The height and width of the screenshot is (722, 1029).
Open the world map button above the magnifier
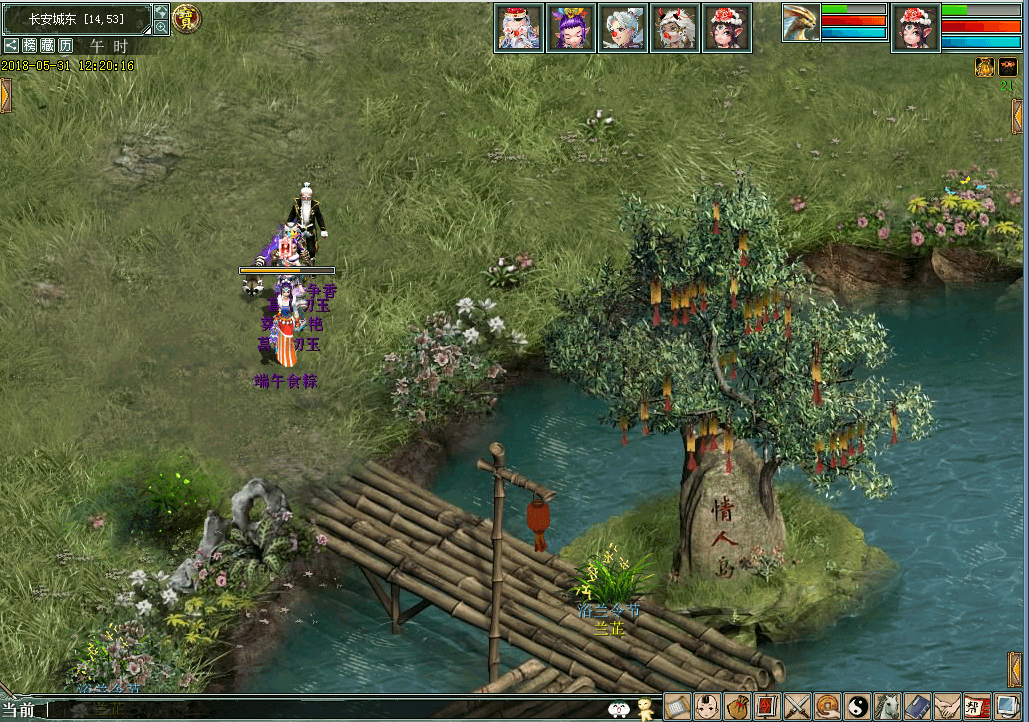[x=161, y=12]
